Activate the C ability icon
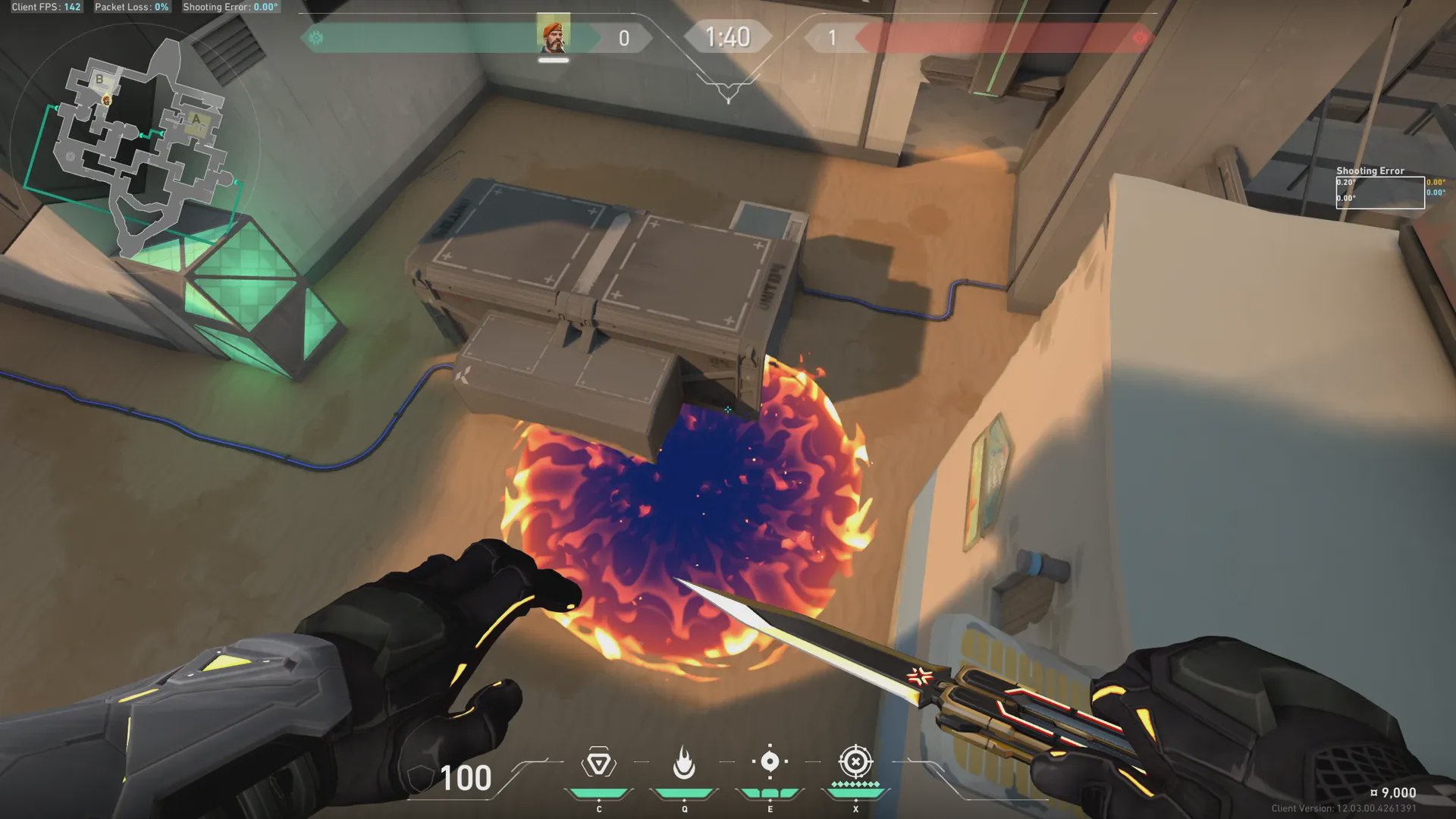 click(x=598, y=763)
